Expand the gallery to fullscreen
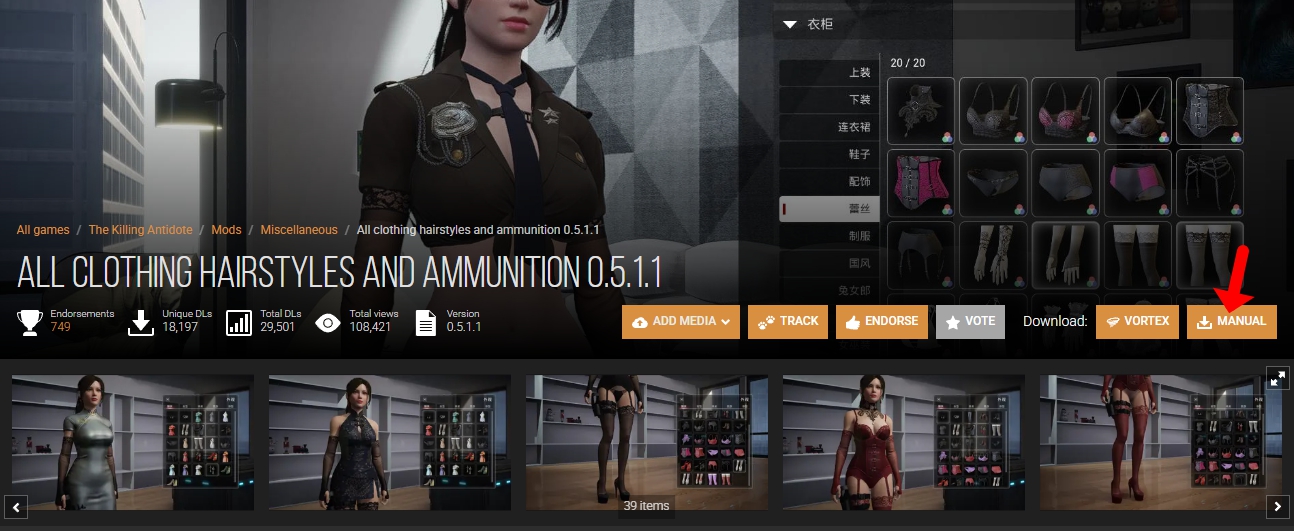This screenshot has height=531, width=1294. [1277, 378]
